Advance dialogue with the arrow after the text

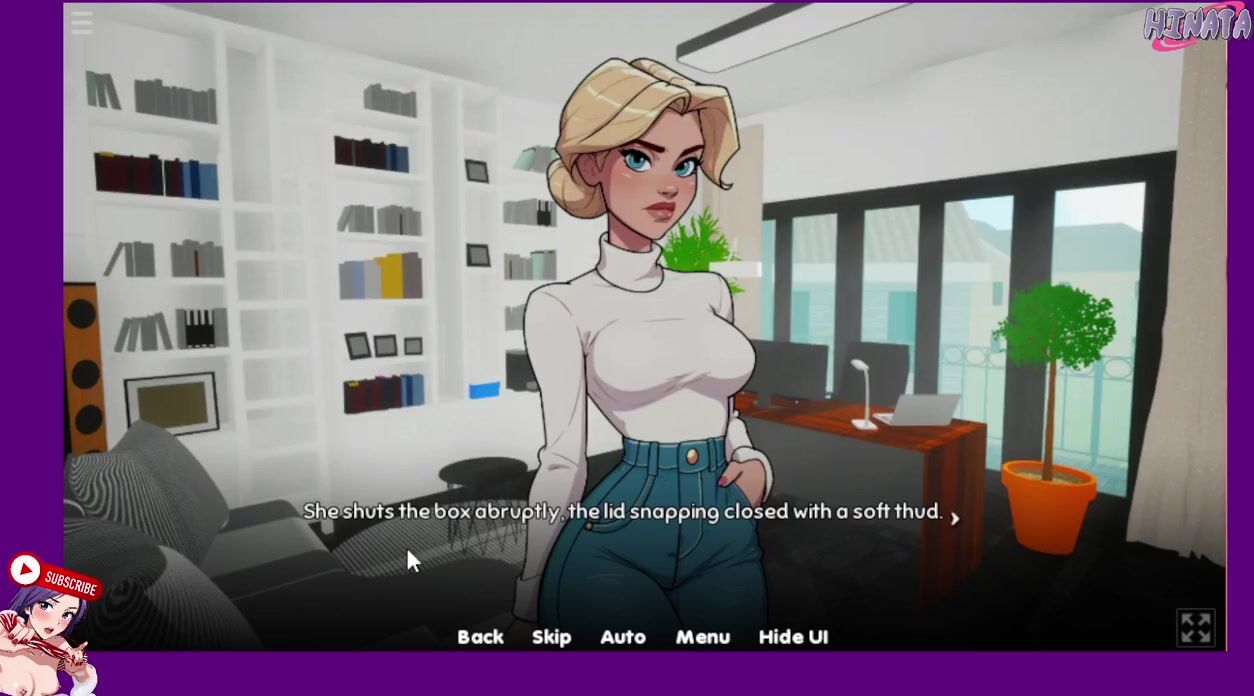955,517
